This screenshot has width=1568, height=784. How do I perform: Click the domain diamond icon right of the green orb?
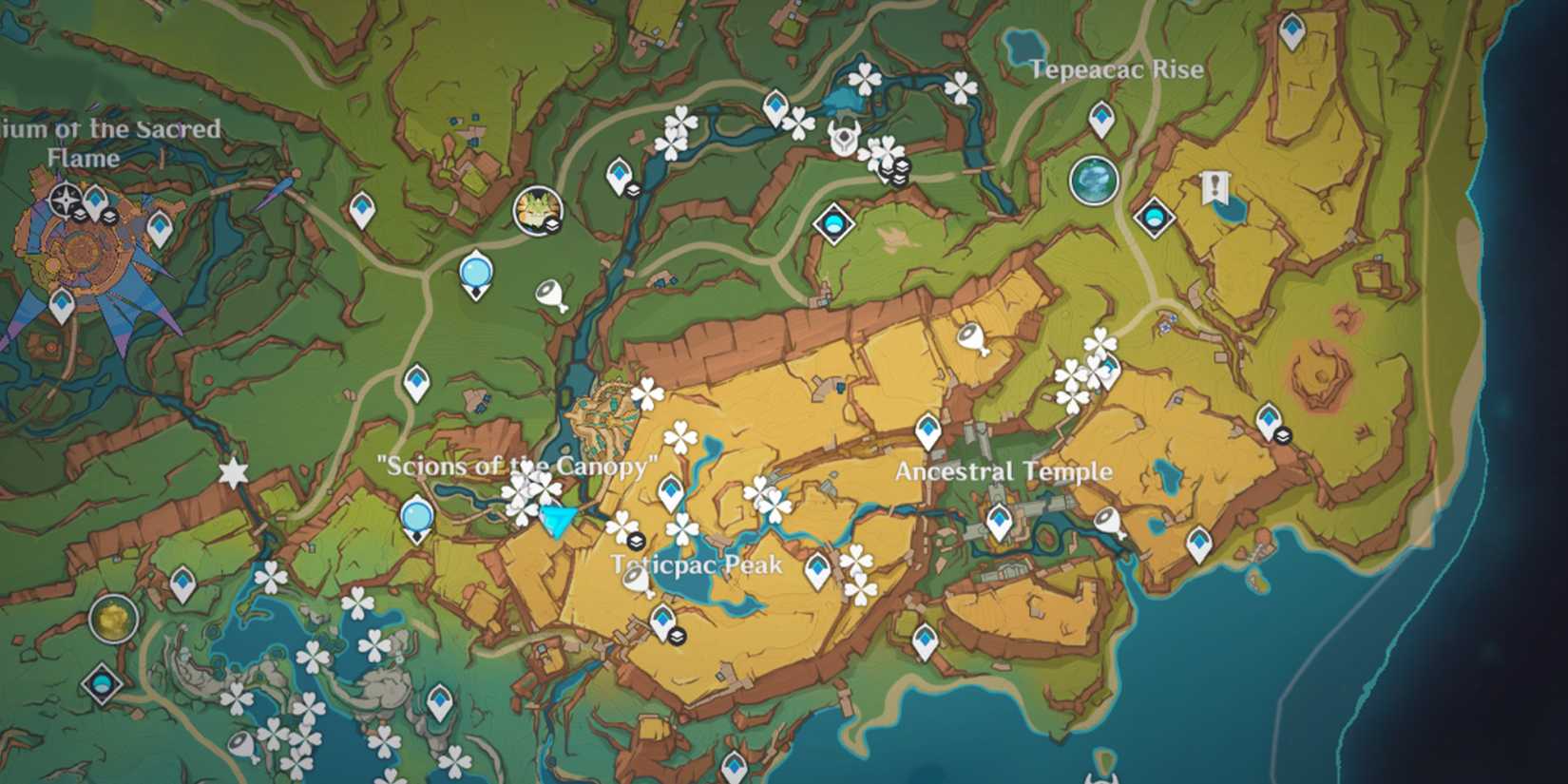(x=1154, y=219)
